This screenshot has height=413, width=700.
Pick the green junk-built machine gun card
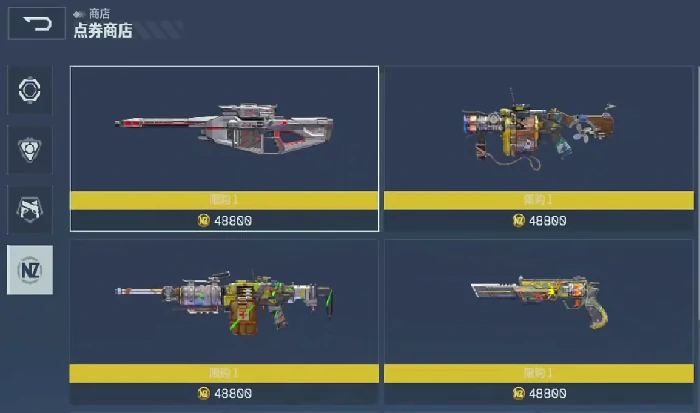[x=224, y=303]
